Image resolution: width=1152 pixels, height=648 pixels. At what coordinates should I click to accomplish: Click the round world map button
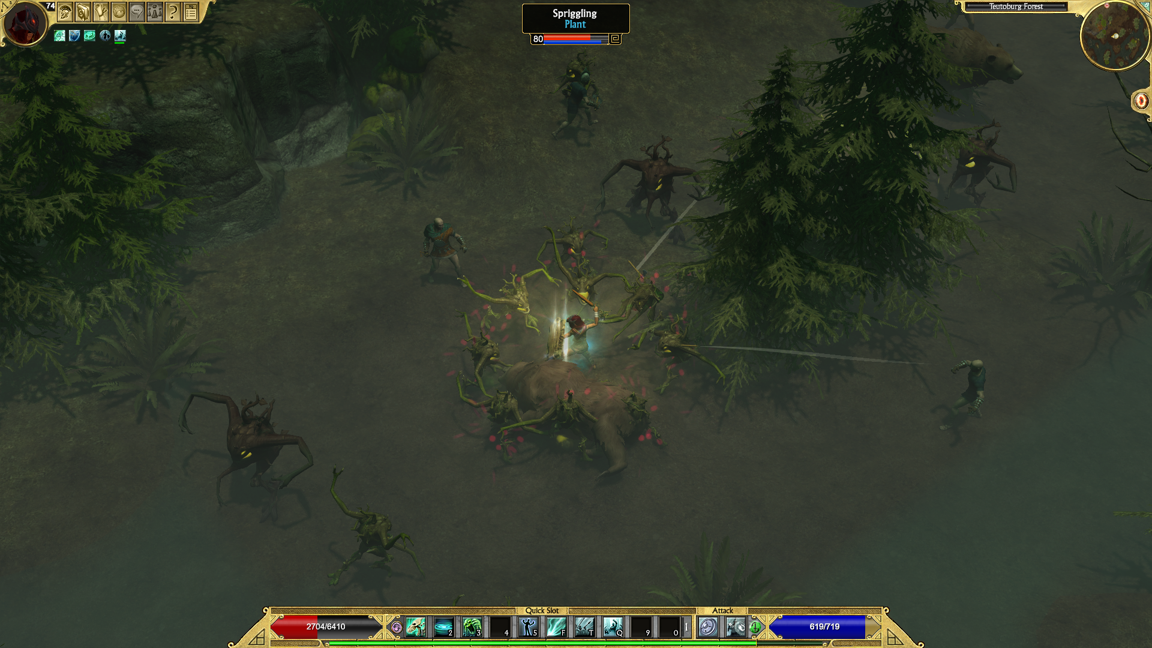pyautogui.click(x=119, y=12)
